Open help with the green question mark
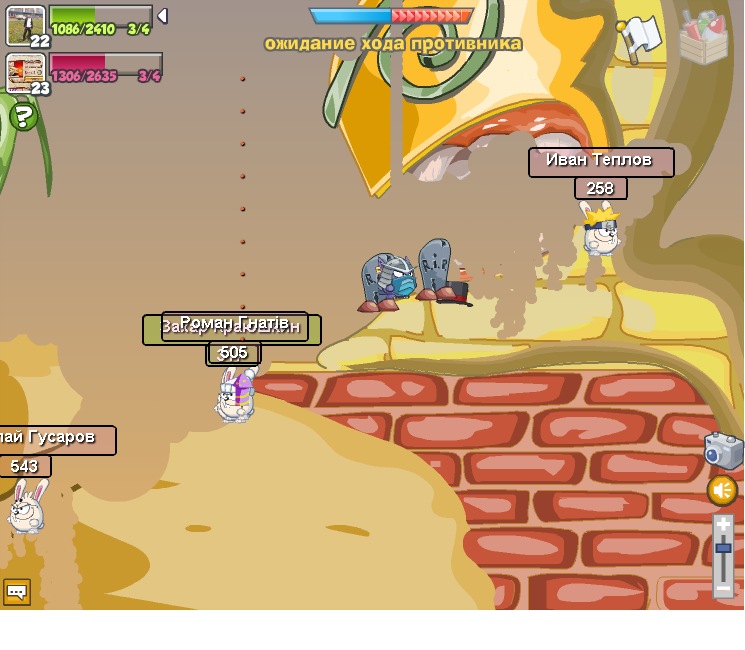The height and width of the screenshot is (650, 745). point(23,117)
